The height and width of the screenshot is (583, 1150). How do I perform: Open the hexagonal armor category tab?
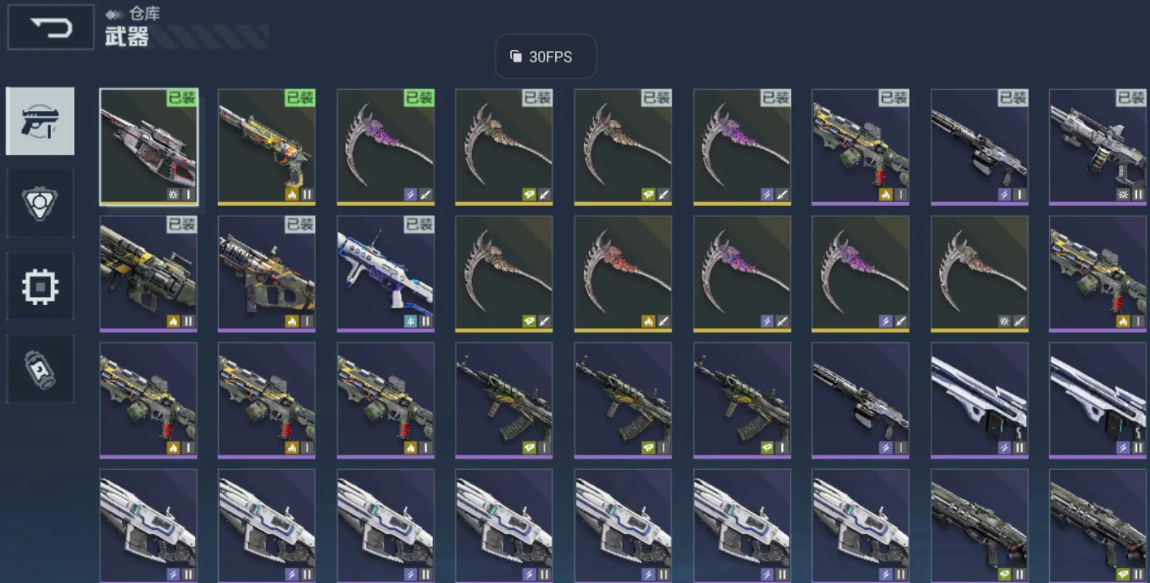[x=40, y=203]
